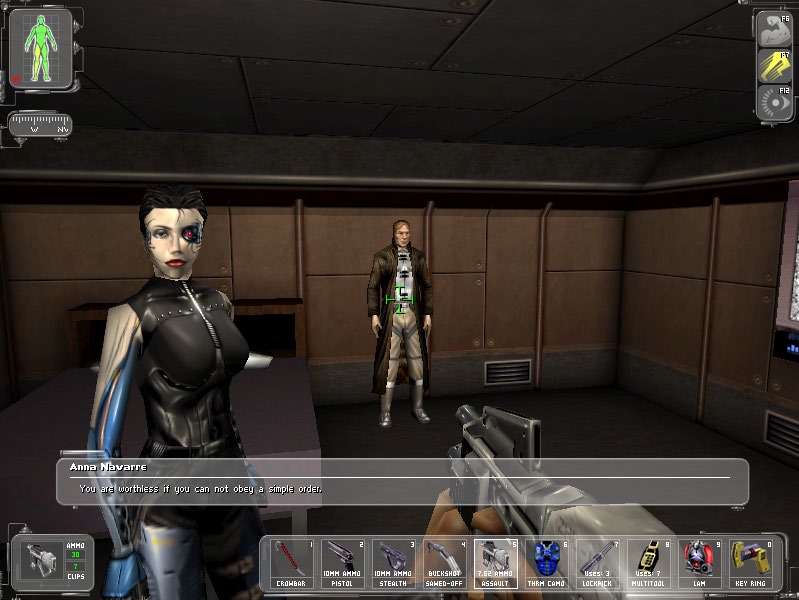
Task: Pick the Lockpick from the belt
Action: [597, 563]
